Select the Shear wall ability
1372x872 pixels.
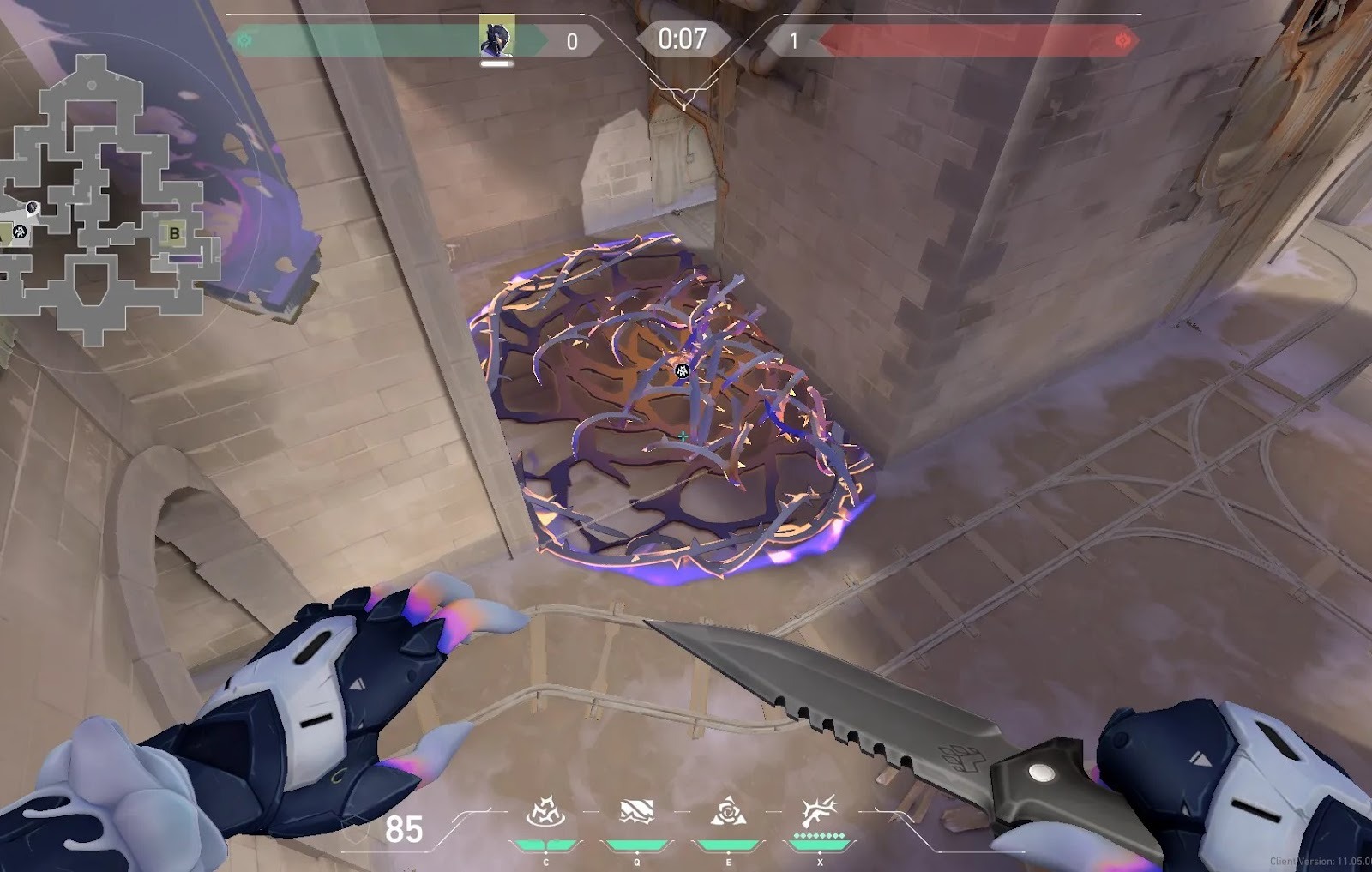[636, 812]
